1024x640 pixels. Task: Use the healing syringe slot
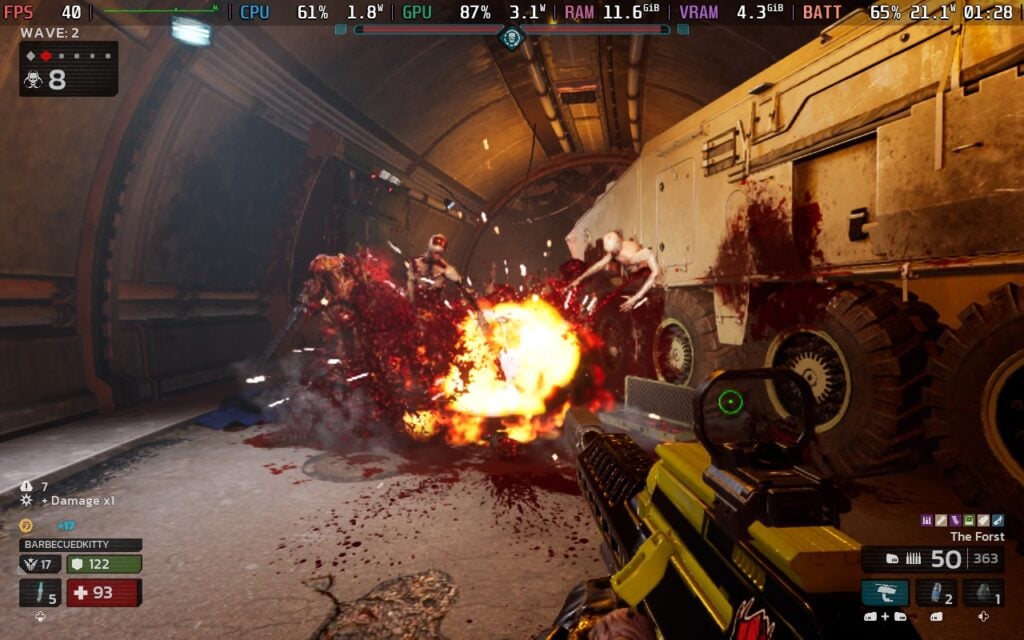[40, 593]
